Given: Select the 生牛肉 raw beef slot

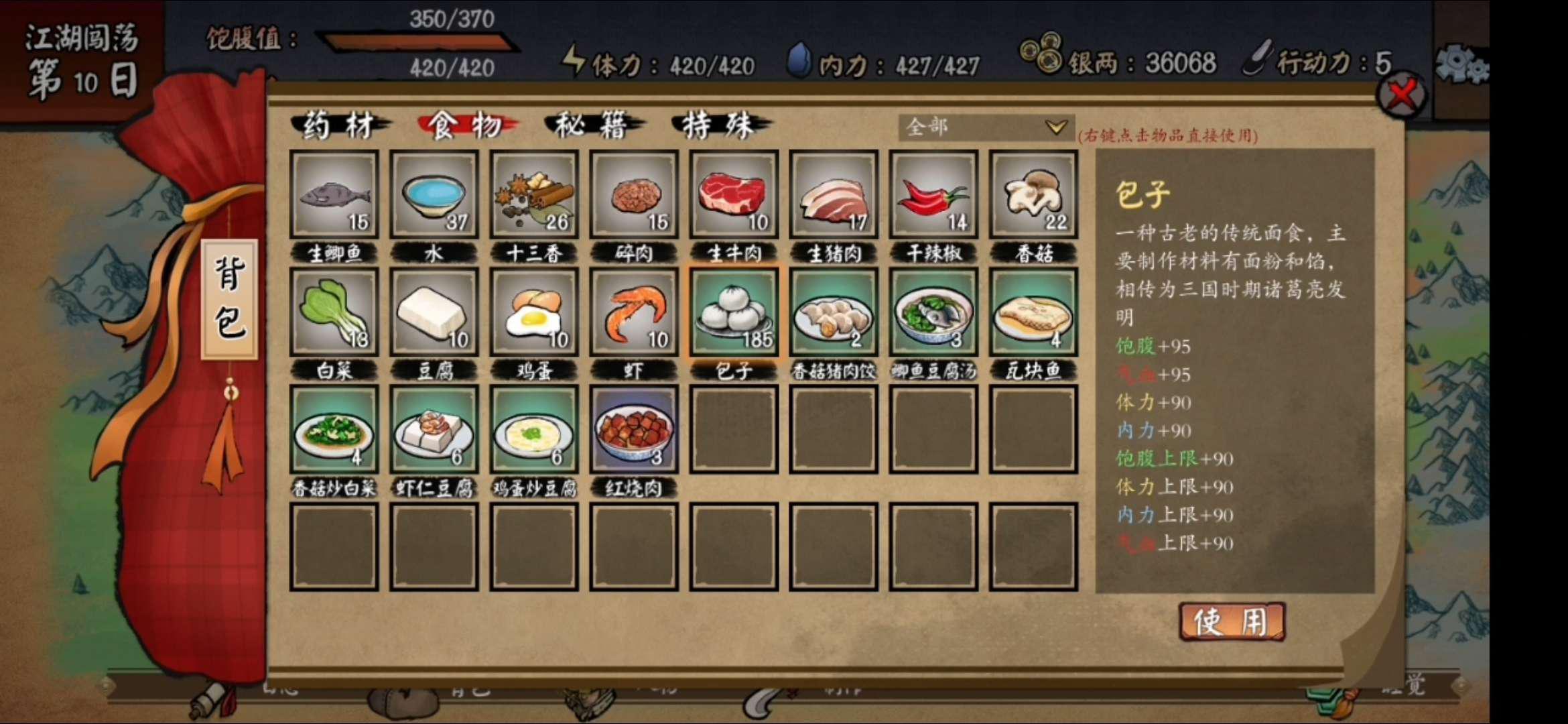Looking at the screenshot, I should coord(733,194).
